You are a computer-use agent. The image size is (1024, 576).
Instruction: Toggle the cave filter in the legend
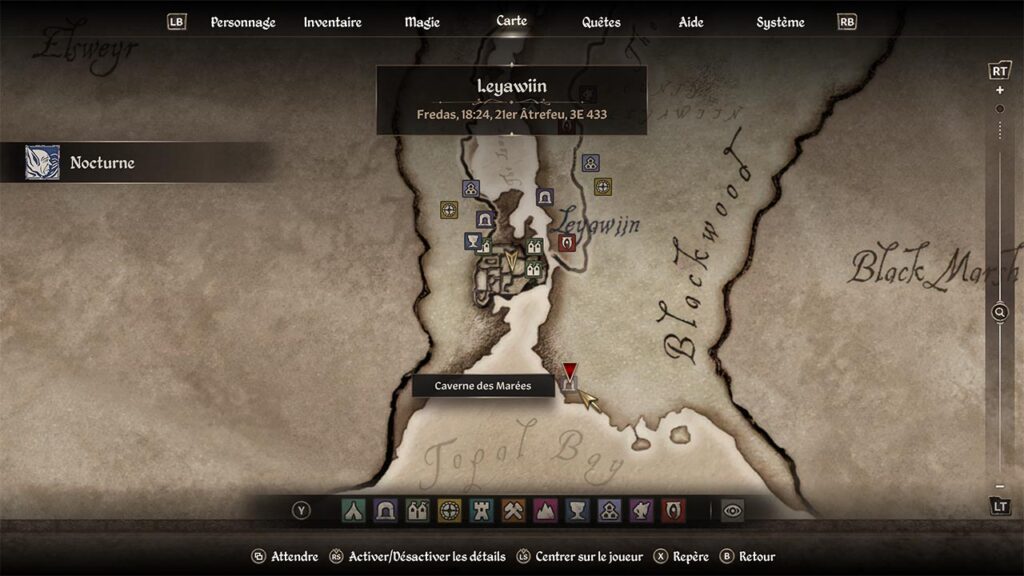385,511
